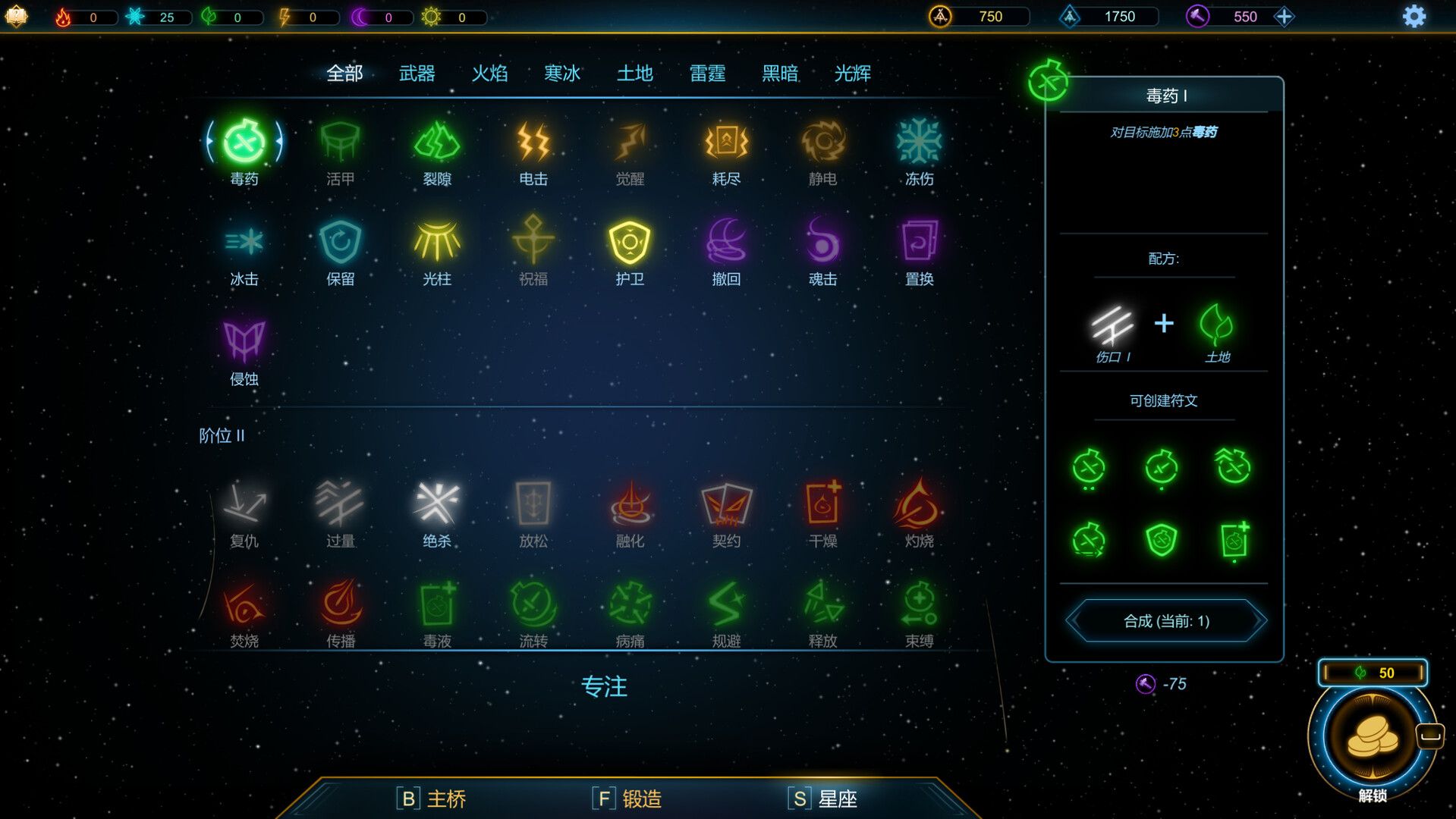This screenshot has width=1456, height=819.
Task: Open the settings gear in the top corner
Action: 1414,16
